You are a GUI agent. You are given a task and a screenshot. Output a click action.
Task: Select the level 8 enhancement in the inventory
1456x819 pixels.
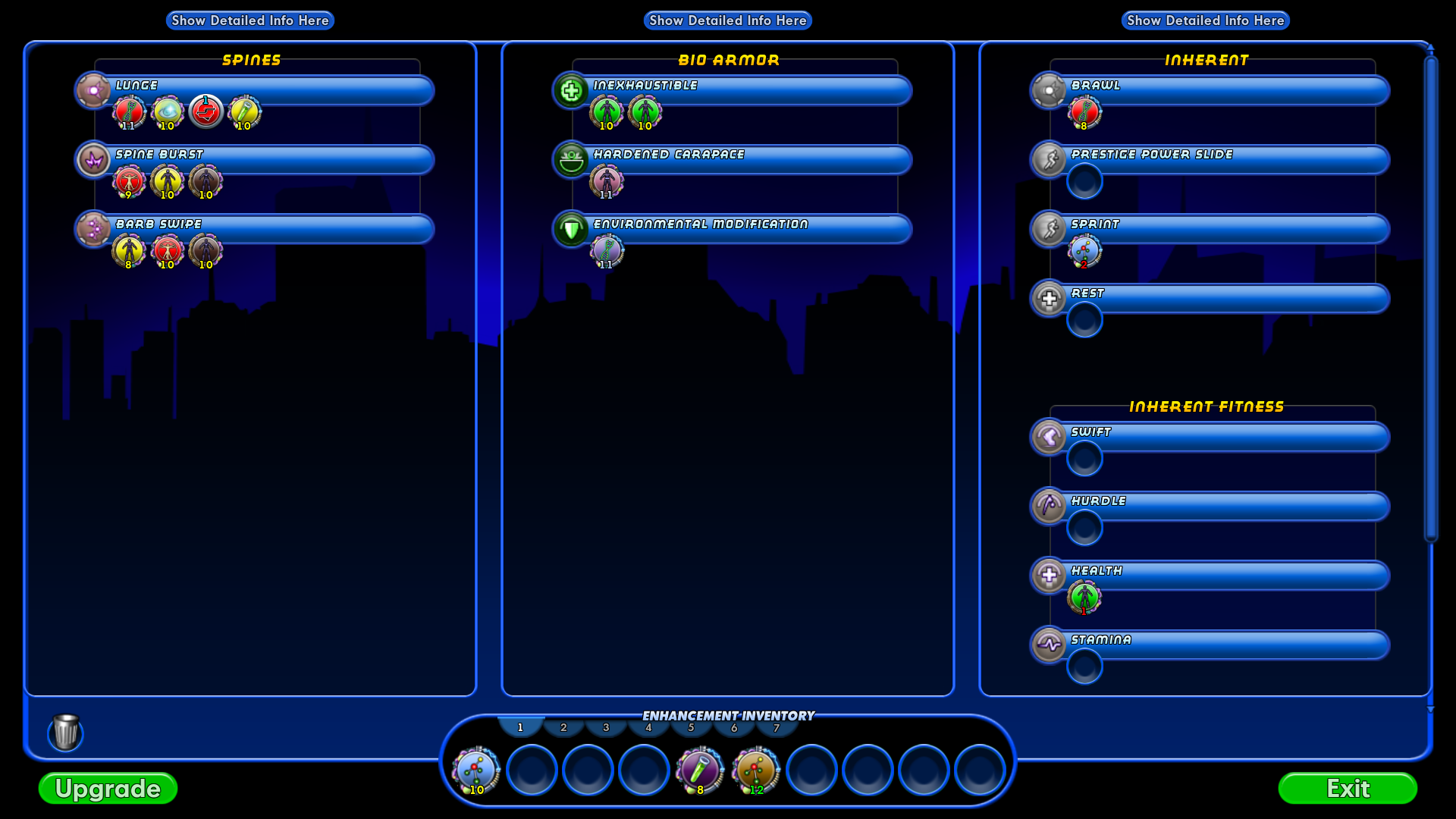(x=698, y=770)
